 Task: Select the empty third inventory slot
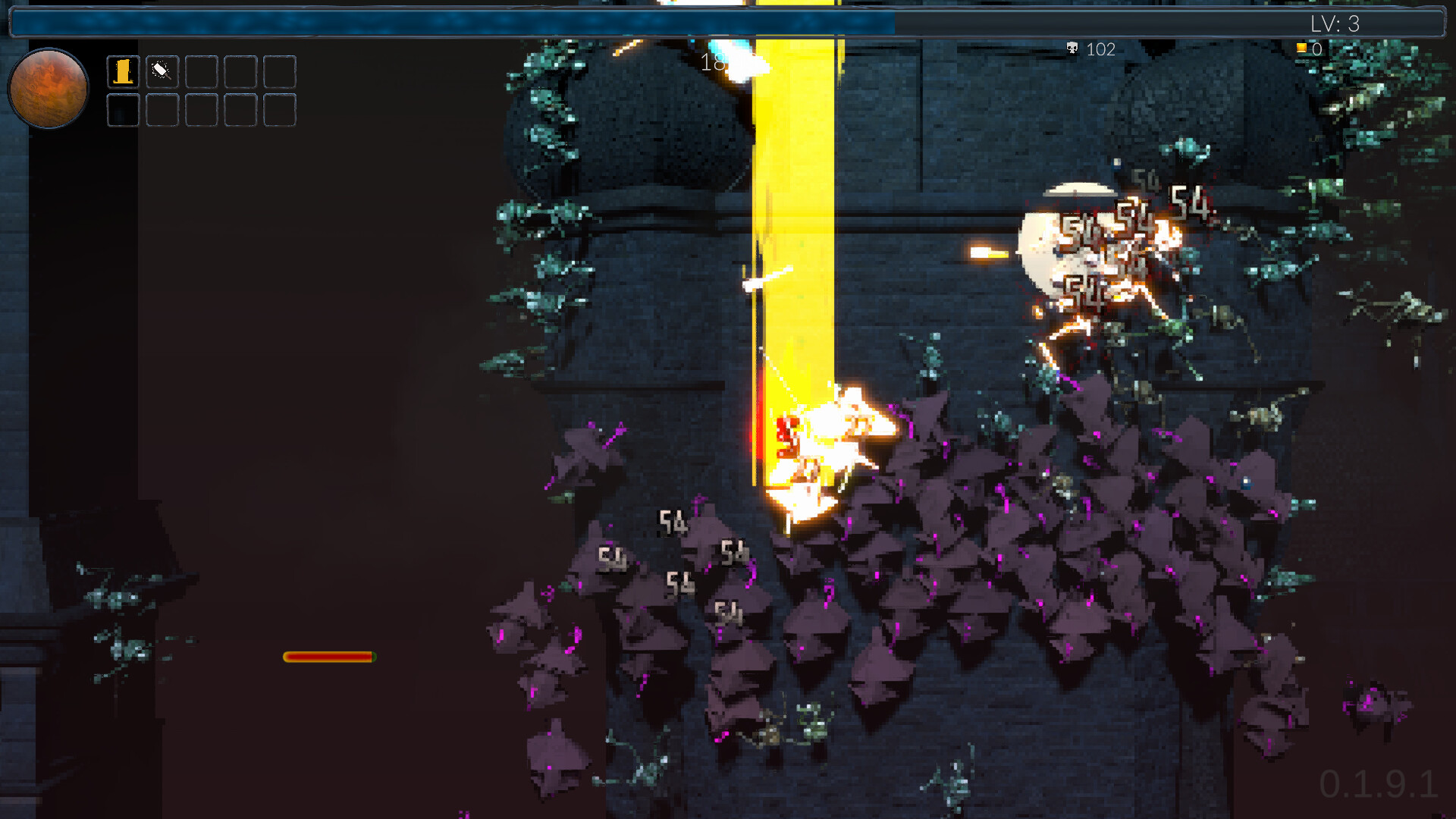(200, 71)
